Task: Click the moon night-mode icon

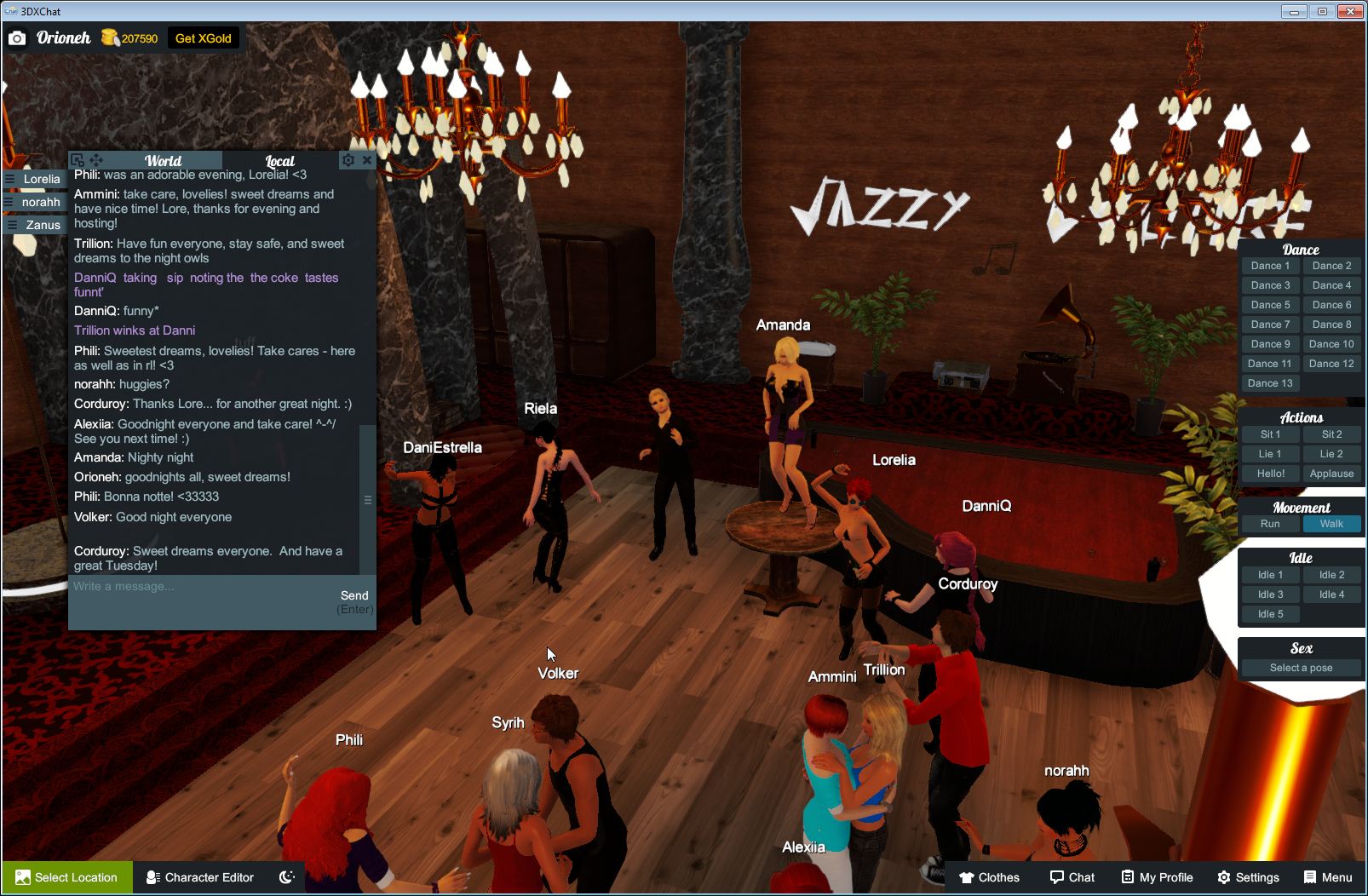Action: coord(286,877)
